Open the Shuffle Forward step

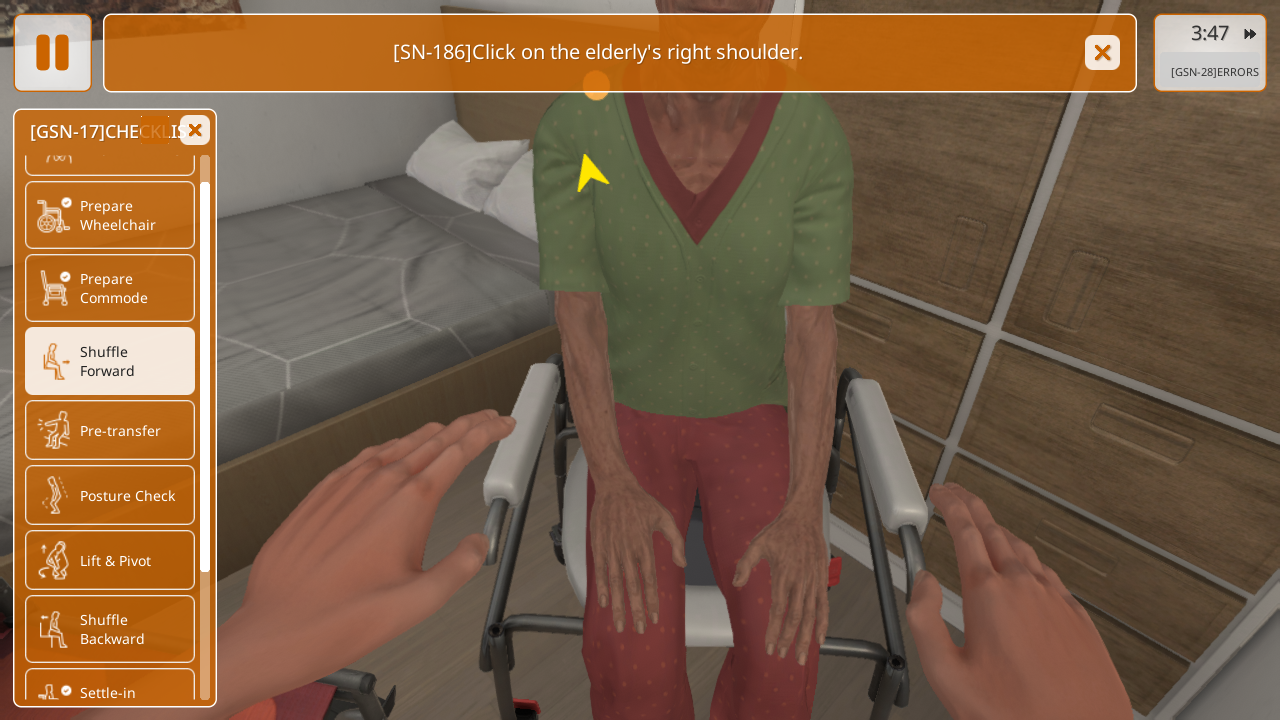[110, 361]
